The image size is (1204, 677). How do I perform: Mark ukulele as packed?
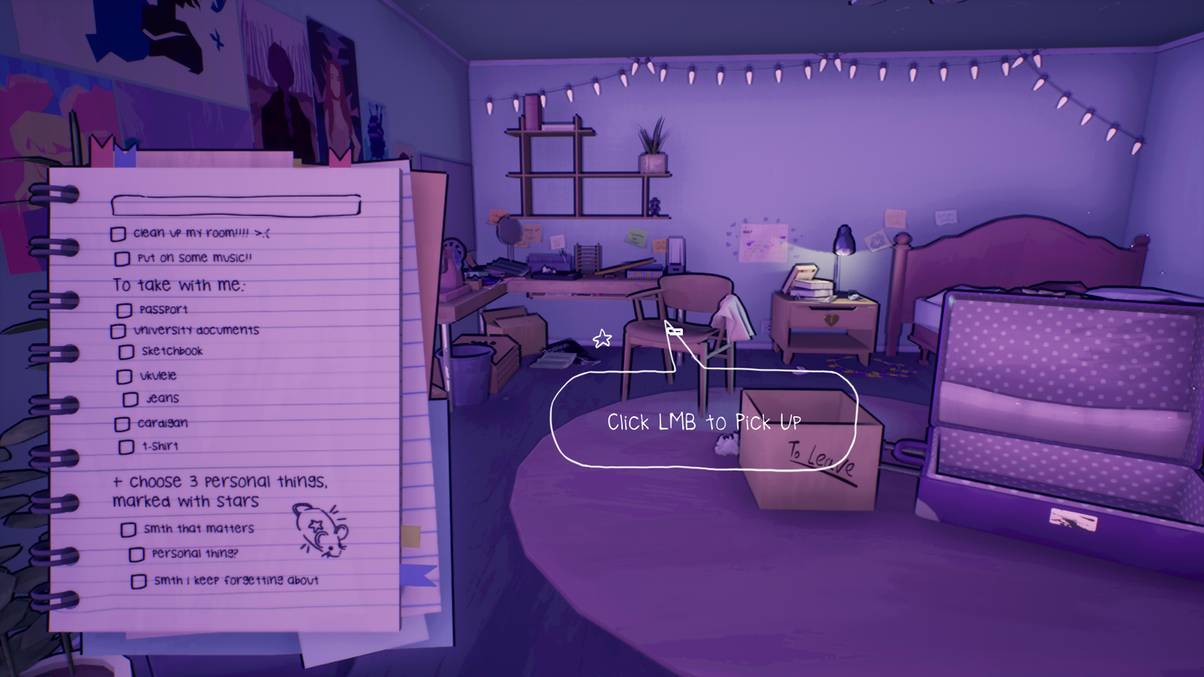[124, 377]
